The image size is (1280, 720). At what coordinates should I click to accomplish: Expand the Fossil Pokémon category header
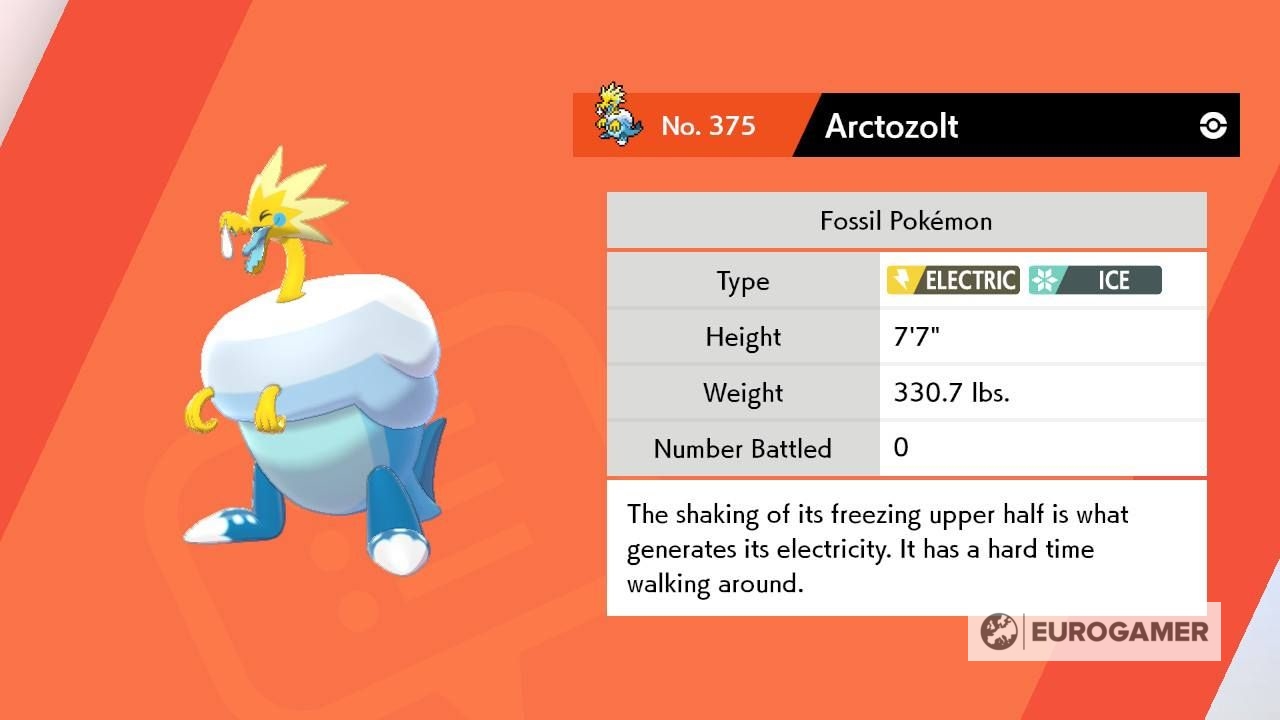tap(905, 220)
